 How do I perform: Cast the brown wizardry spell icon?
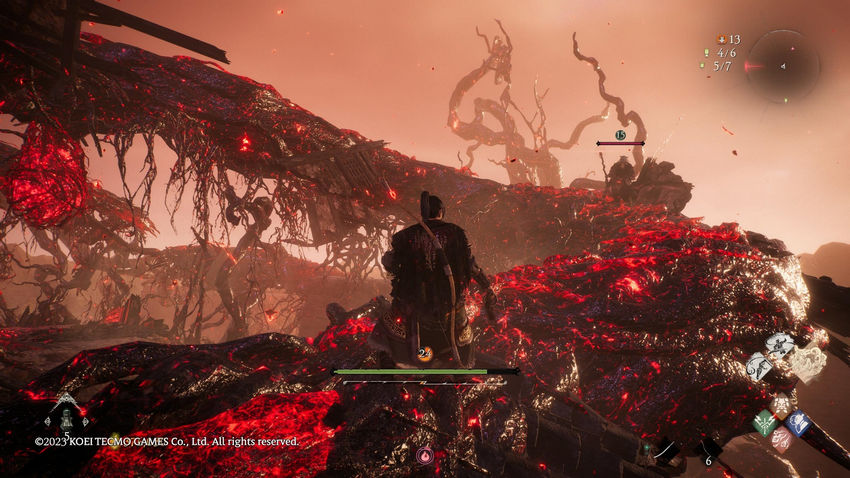coord(781,406)
